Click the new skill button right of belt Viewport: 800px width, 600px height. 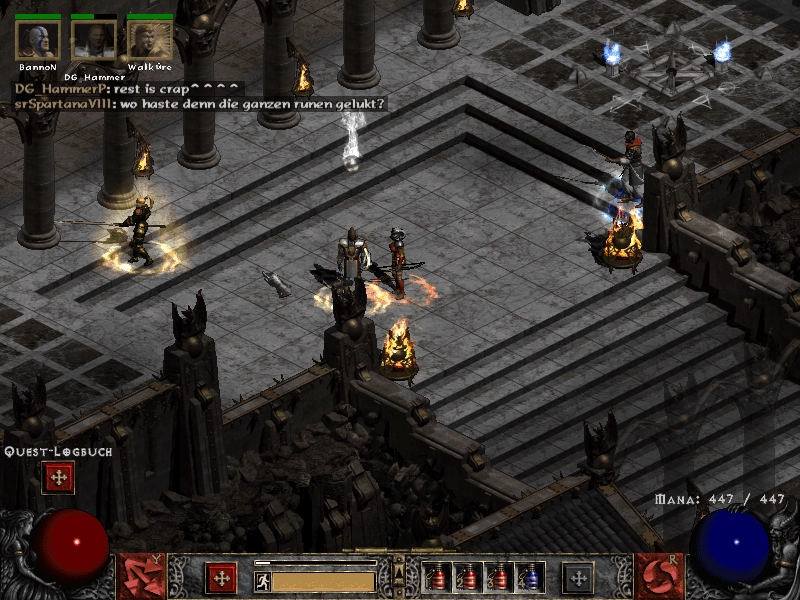(x=578, y=577)
